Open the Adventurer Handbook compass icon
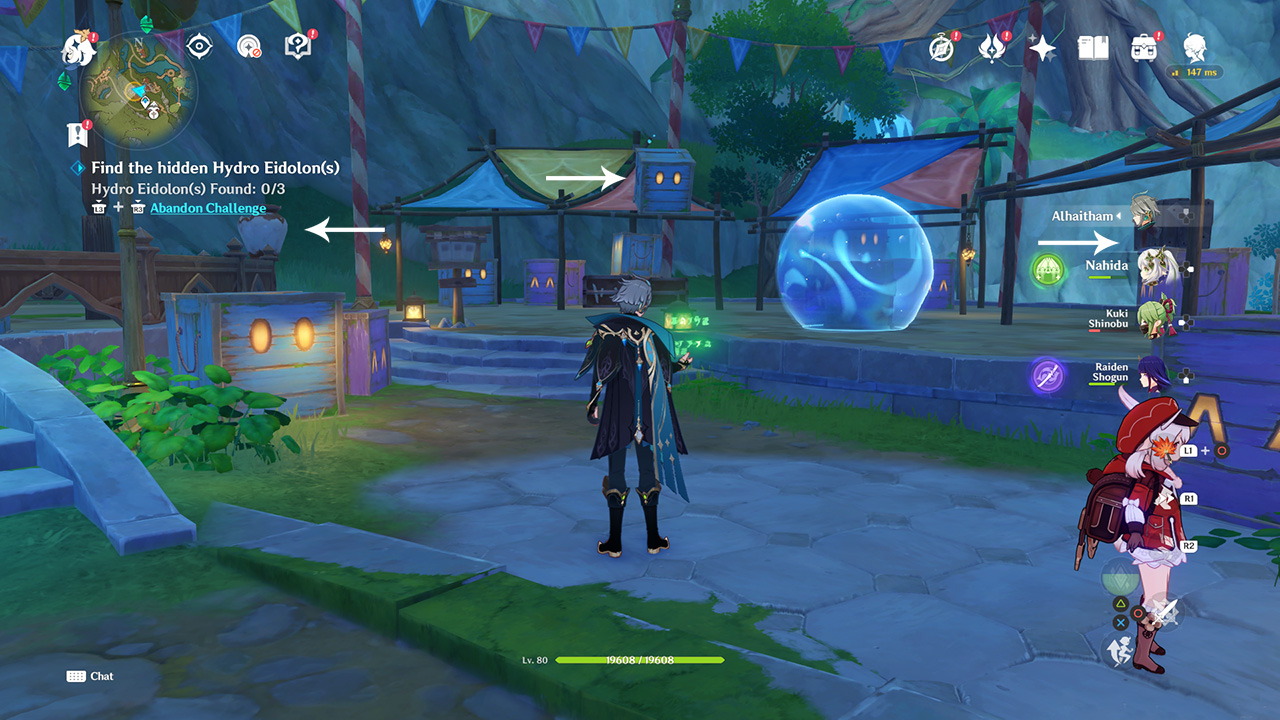This screenshot has width=1280, height=720. 939,48
